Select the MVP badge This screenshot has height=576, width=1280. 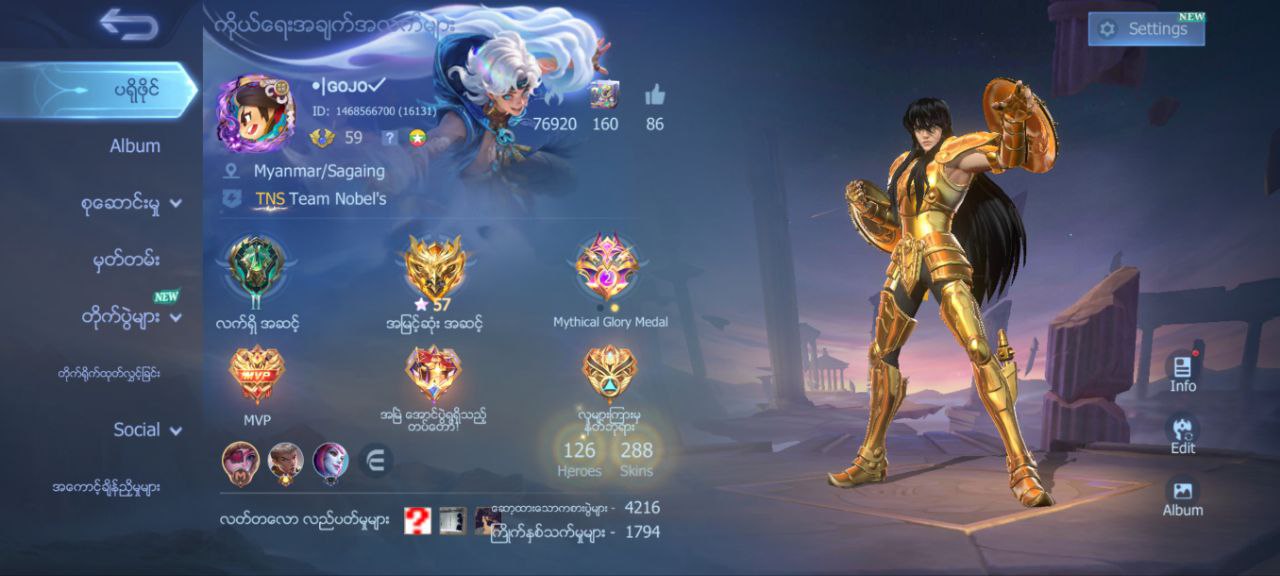257,376
